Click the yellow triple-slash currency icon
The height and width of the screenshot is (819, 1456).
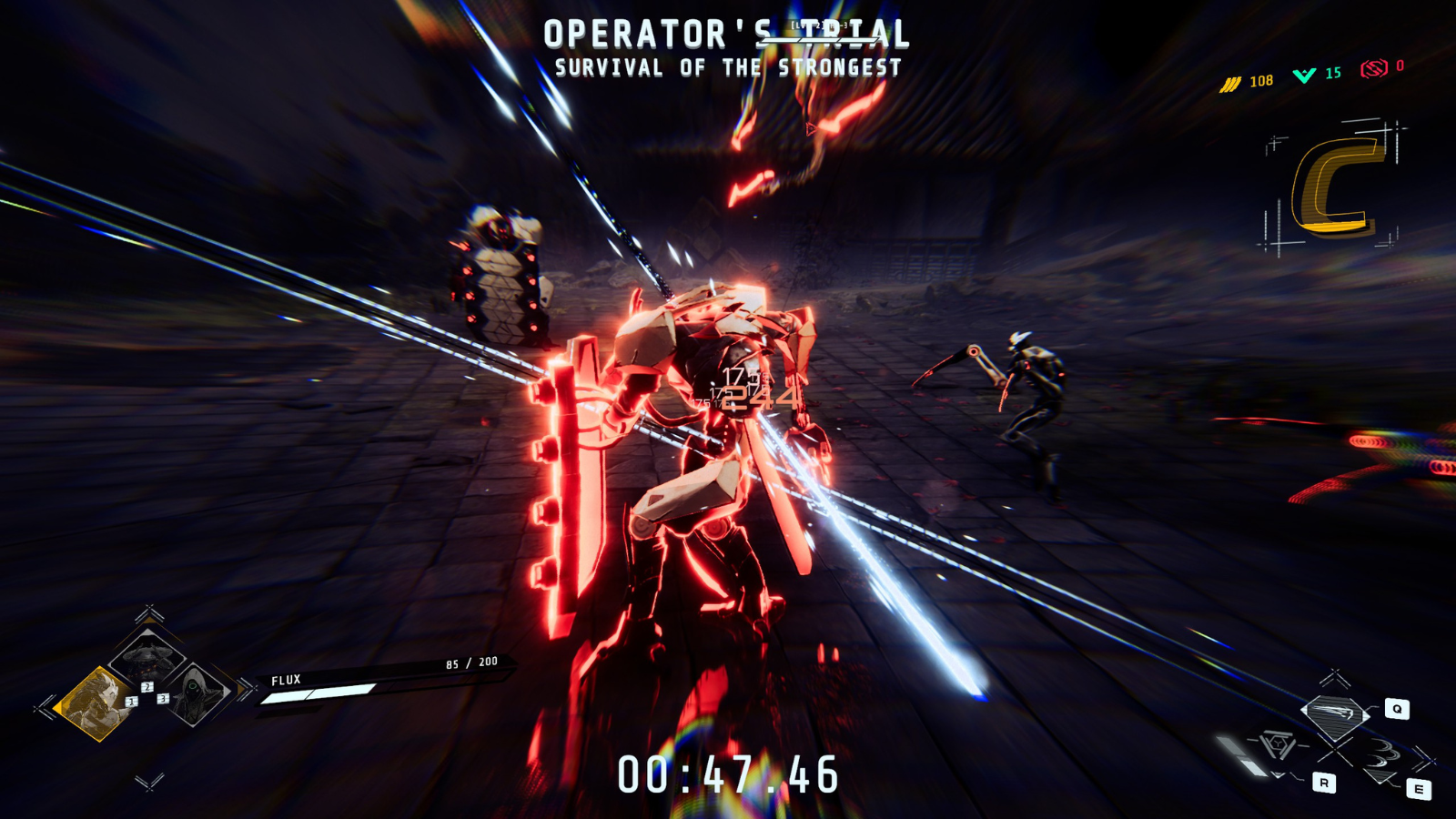[x=1230, y=84]
